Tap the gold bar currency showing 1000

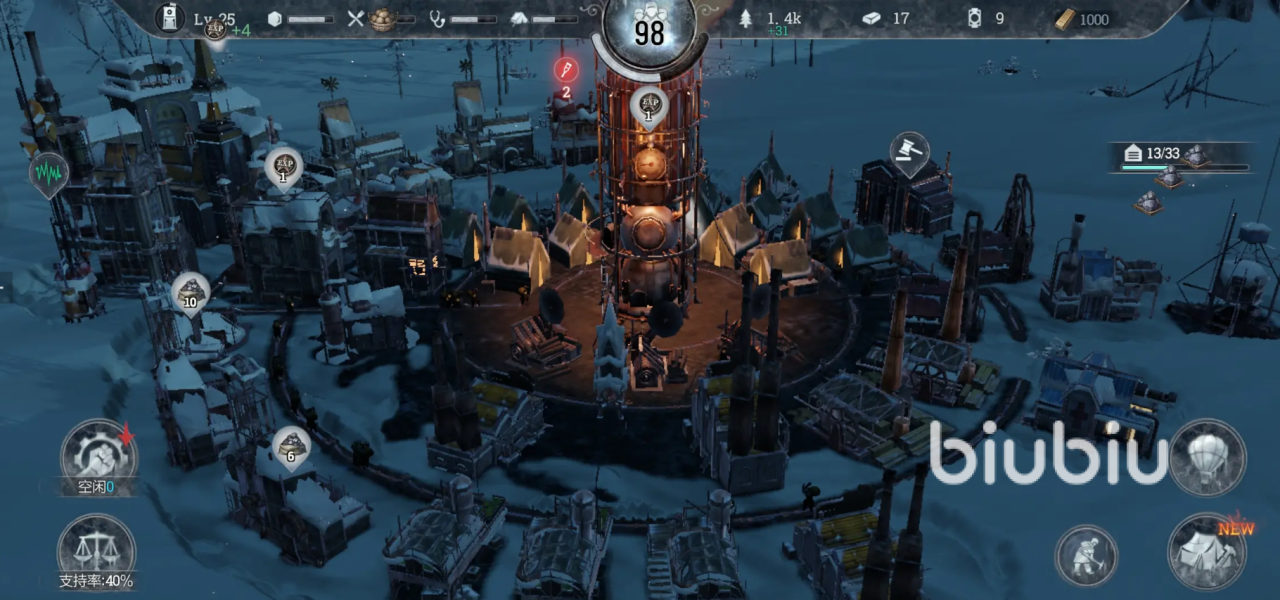1083,19
